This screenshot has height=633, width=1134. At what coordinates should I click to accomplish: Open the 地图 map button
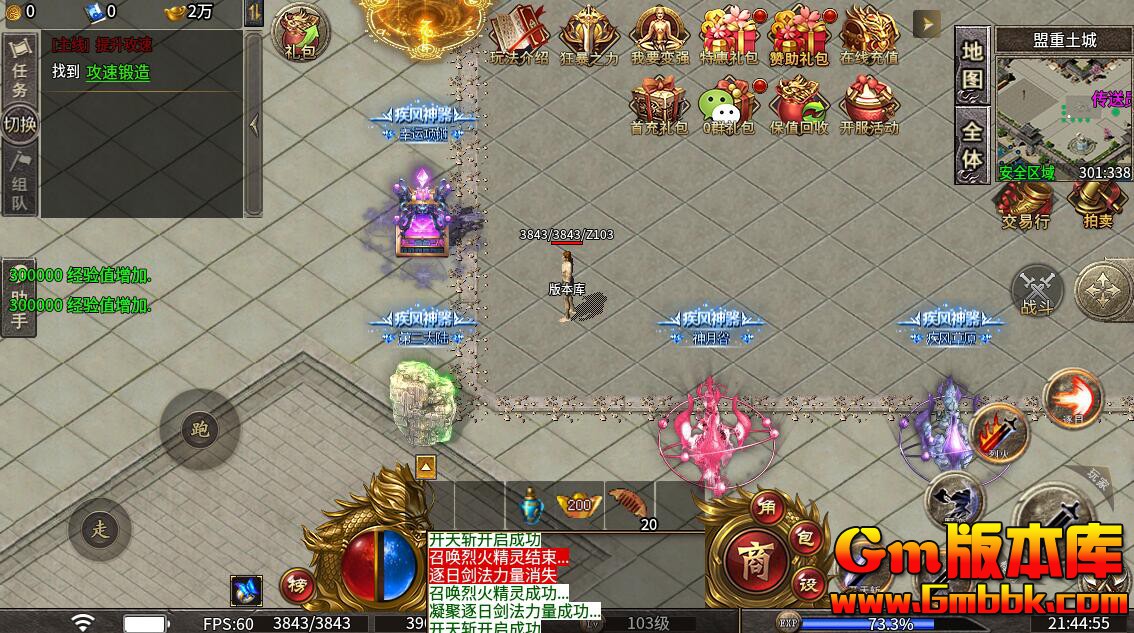click(972, 65)
